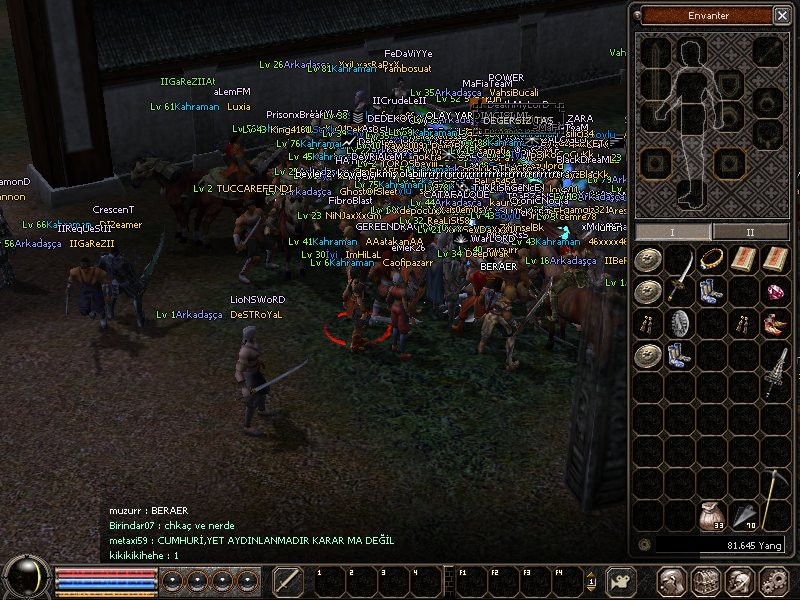Activate the sword attack quickslot
Image resolution: width=800 pixels, height=600 pixels.
coord(288,581)
